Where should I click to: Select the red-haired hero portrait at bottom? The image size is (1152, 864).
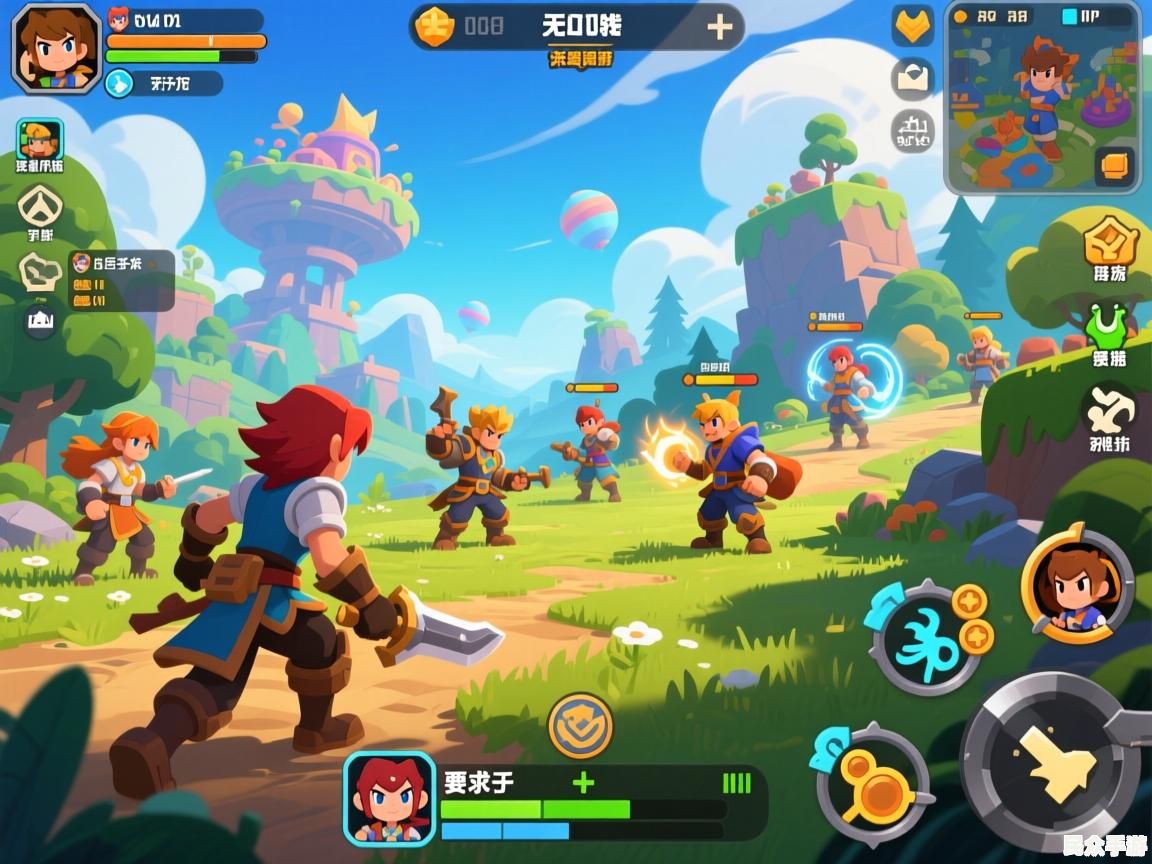[x=390, y=798]
